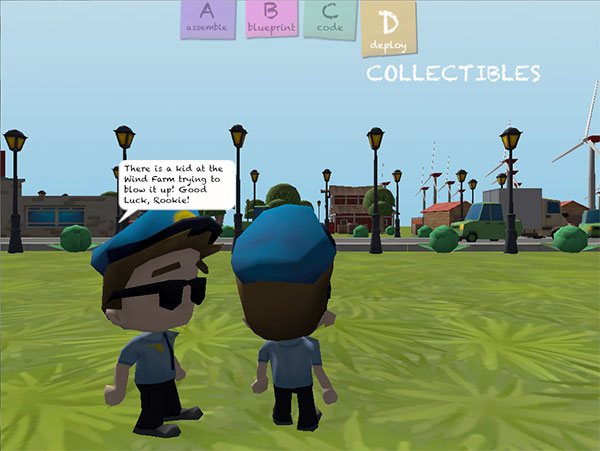Select the C code tab

(x=329, y=19)
